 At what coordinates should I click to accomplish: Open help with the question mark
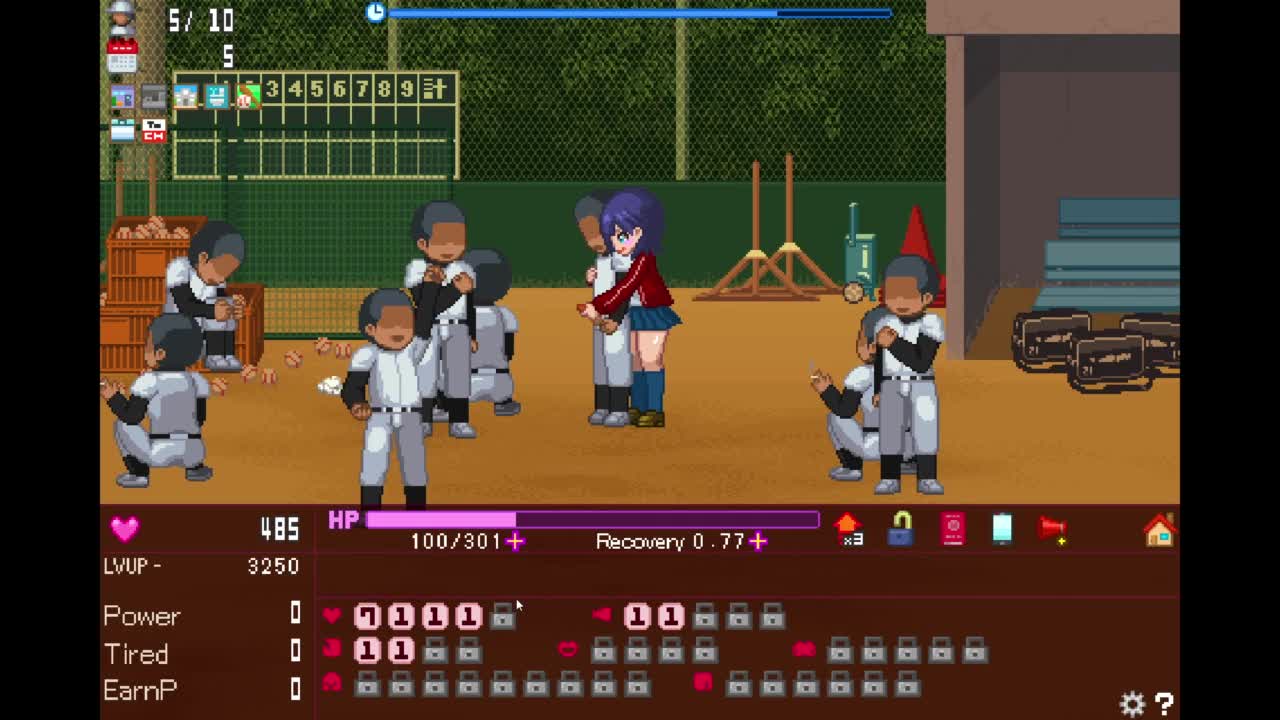pyautogui.click(x=1164, y=704)
